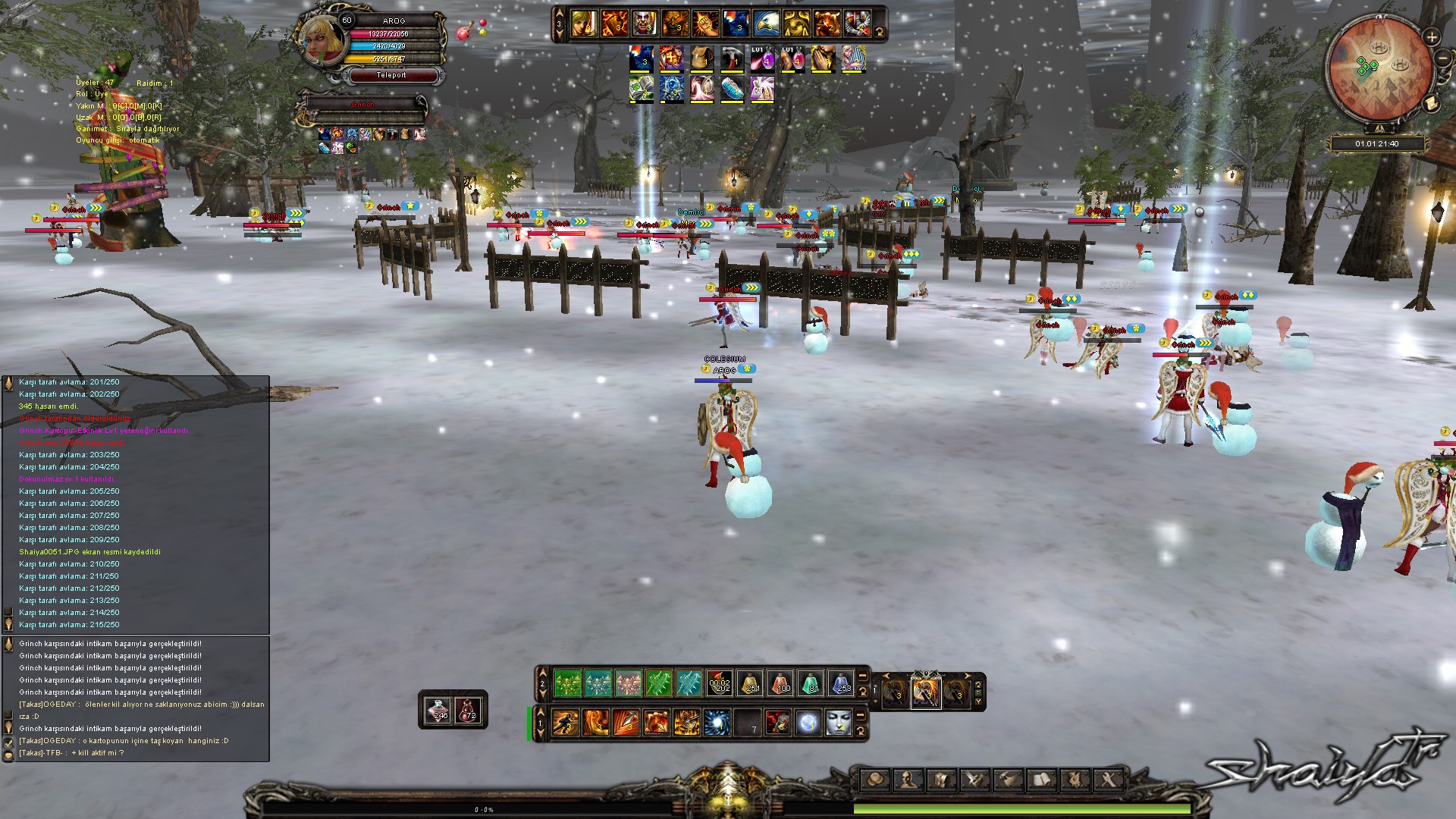Open the crossed wrench tools settings menu

[1108, 780]
